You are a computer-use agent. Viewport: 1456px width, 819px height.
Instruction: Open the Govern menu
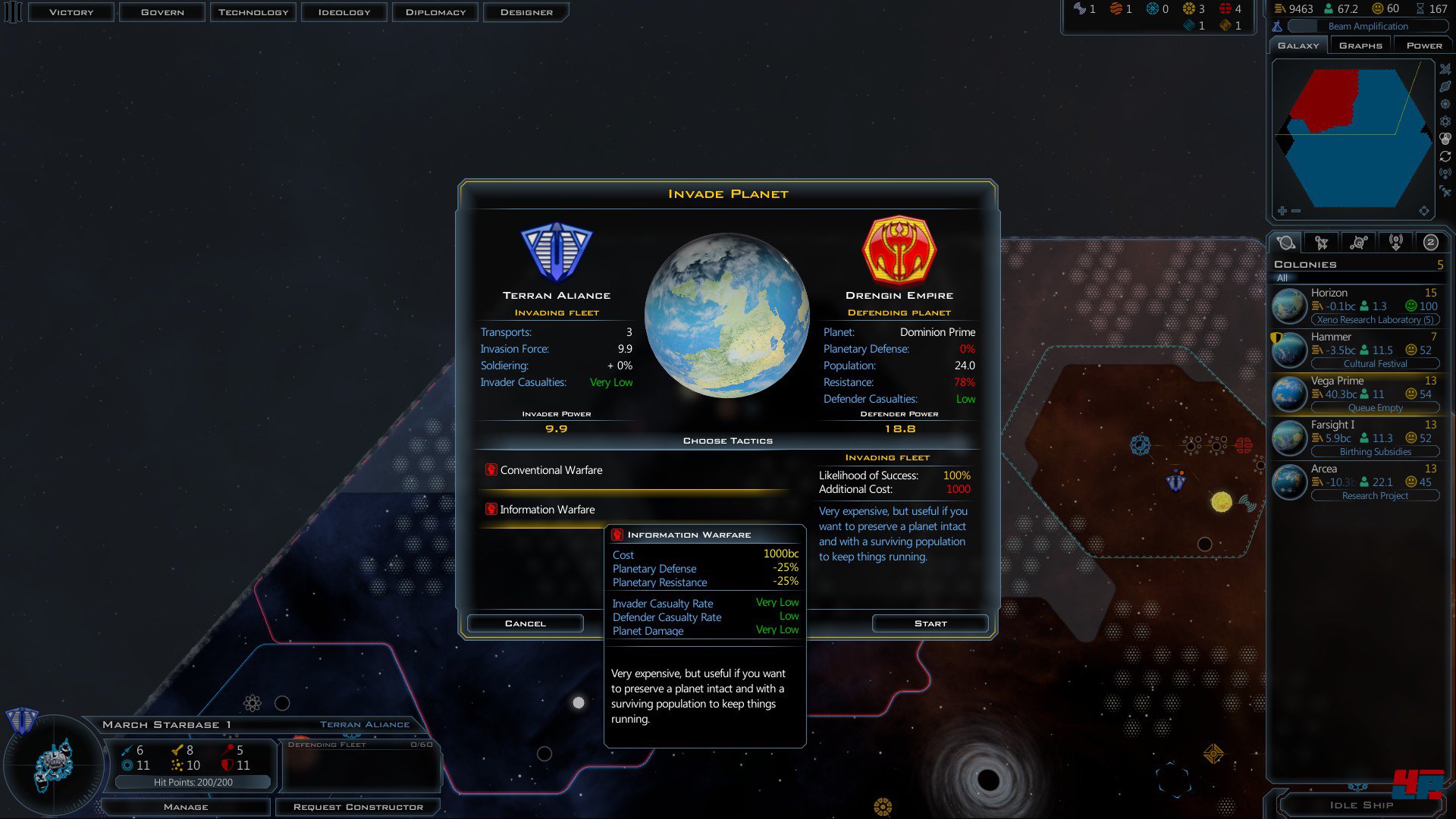tap(162, 12)
